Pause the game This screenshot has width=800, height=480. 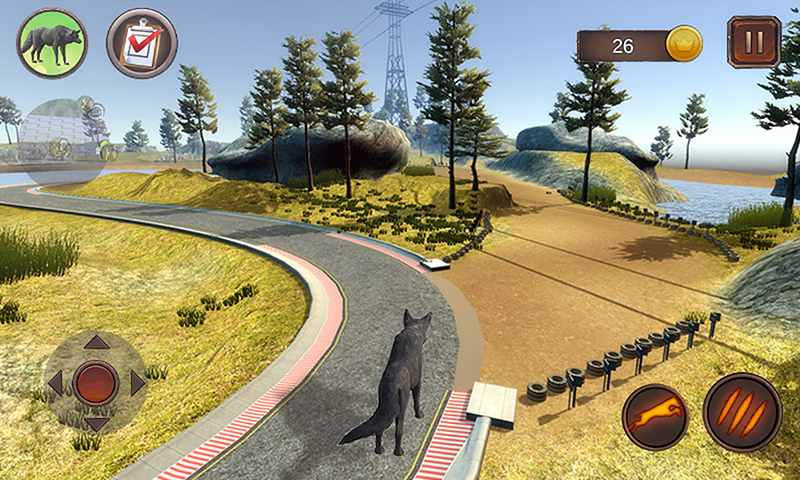(x=753, y=43)
